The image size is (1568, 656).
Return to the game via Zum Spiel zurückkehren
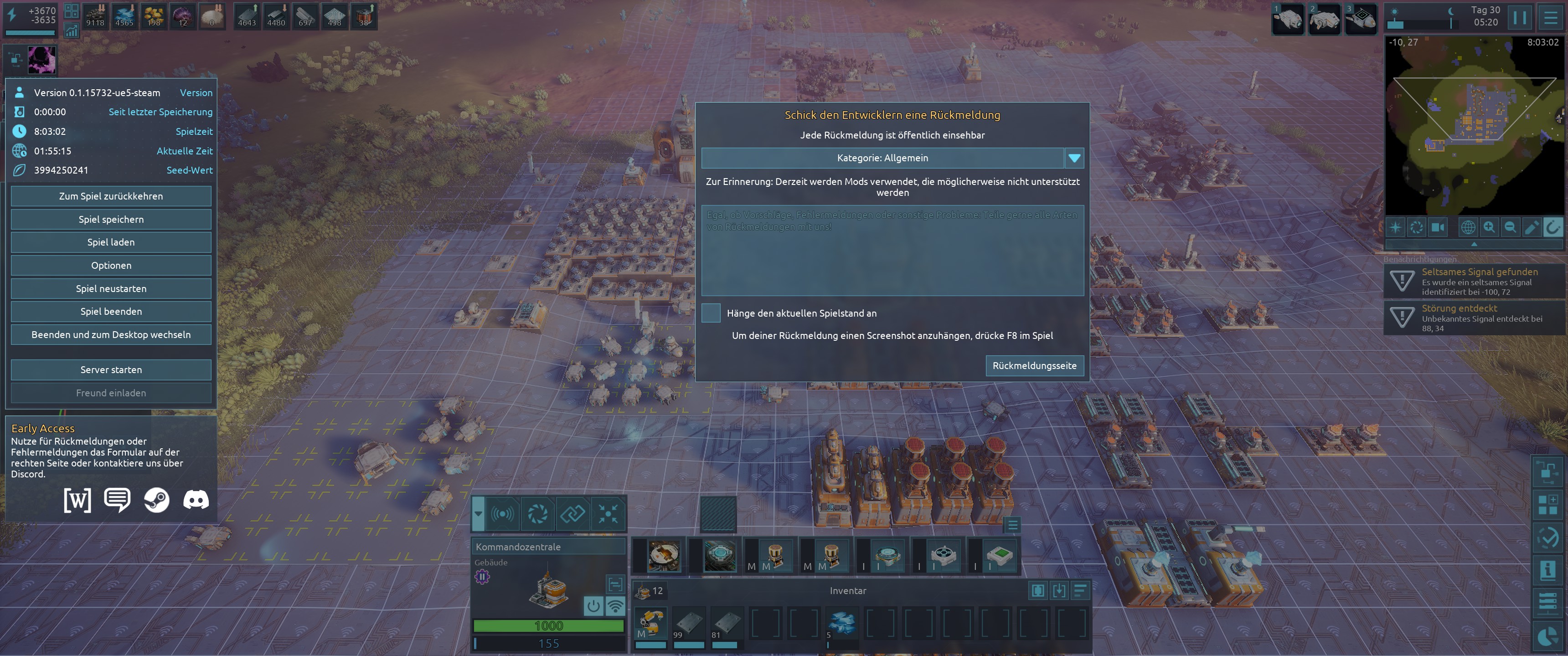[x=111, y=196]
